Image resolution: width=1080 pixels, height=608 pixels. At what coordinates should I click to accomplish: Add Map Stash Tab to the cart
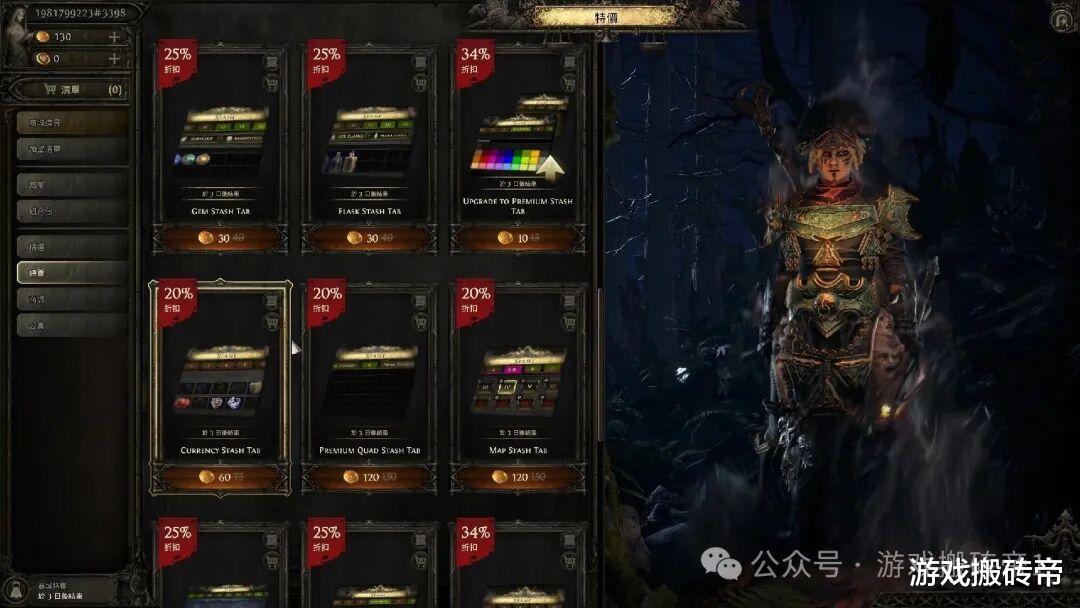click(570, 322)
